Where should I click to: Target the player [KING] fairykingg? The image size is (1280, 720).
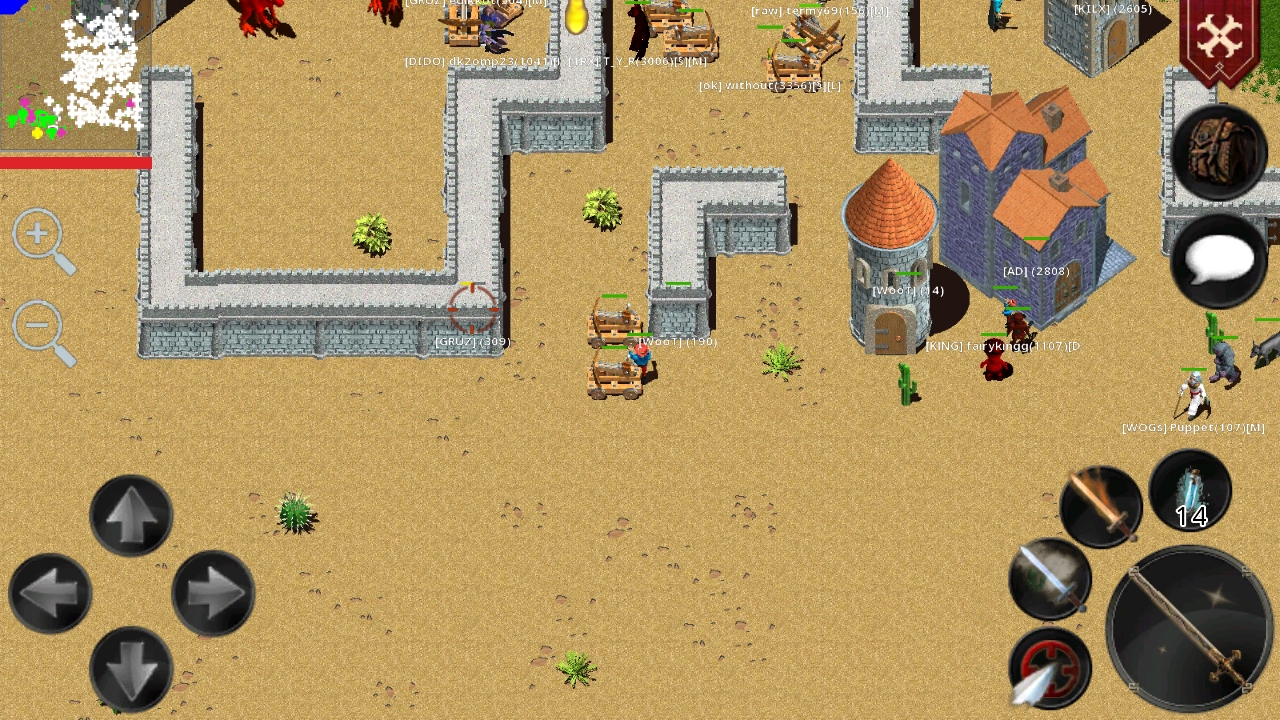coord(995,360)
